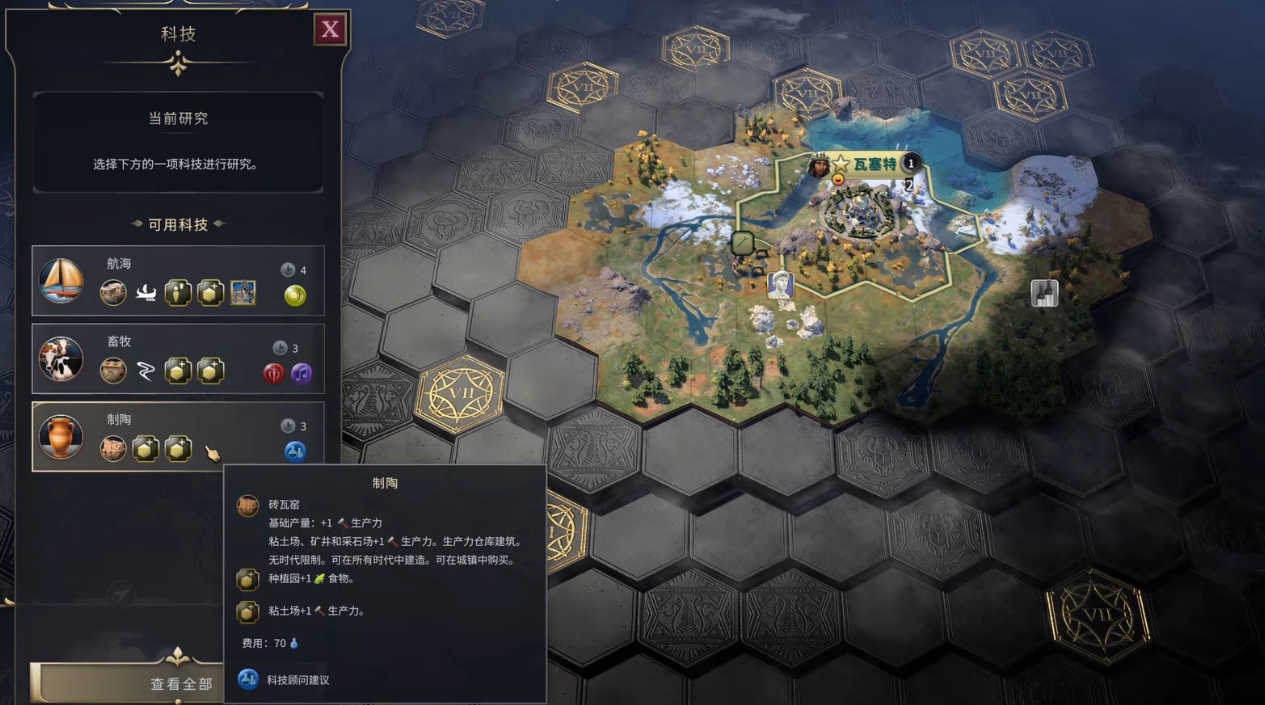This screenshot has height=705, width=1265.
Task: Select the 航海 technology to research
Action: 178,281
